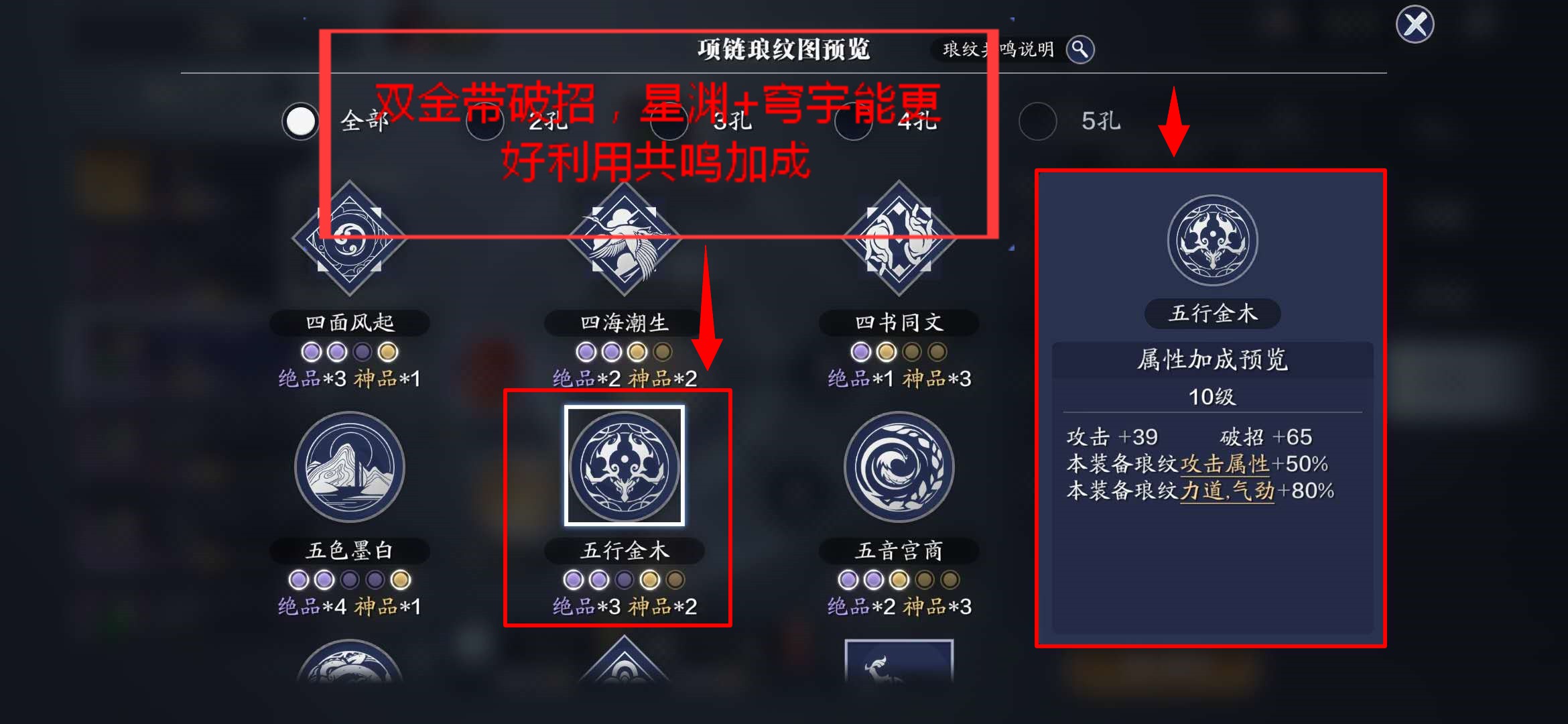Open the 4孔 filter selector
The height and width of the screenshot is (724, 1568).
pos(852,123)
